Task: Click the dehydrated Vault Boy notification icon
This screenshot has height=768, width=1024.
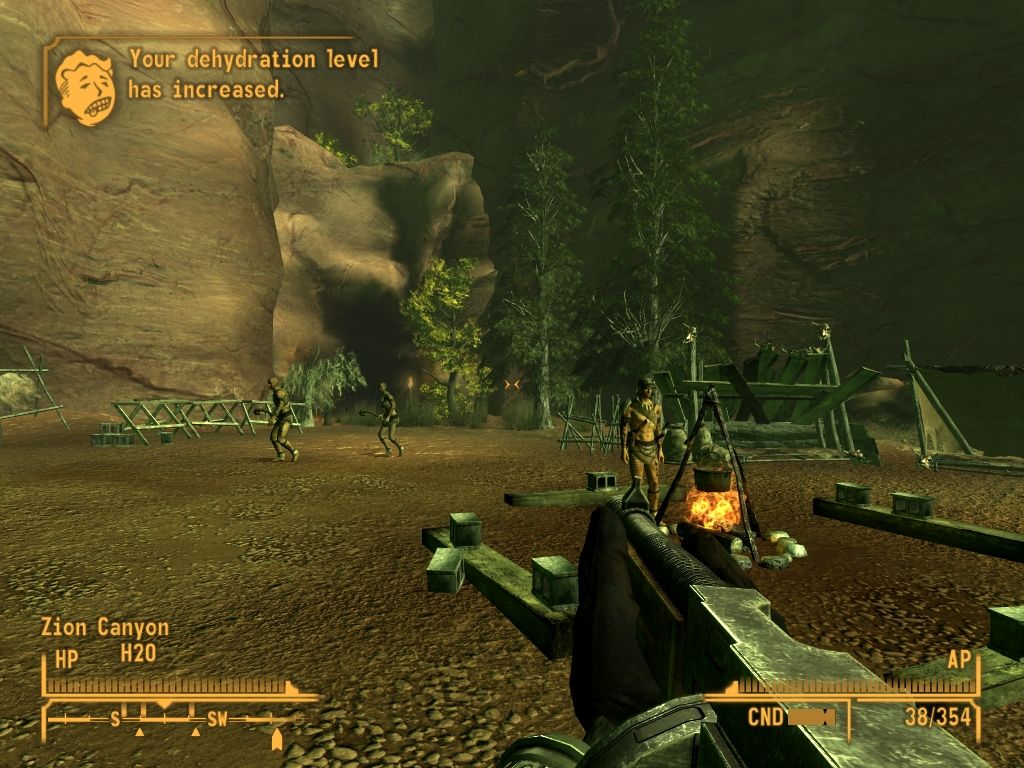Action: tap(85, 87)
